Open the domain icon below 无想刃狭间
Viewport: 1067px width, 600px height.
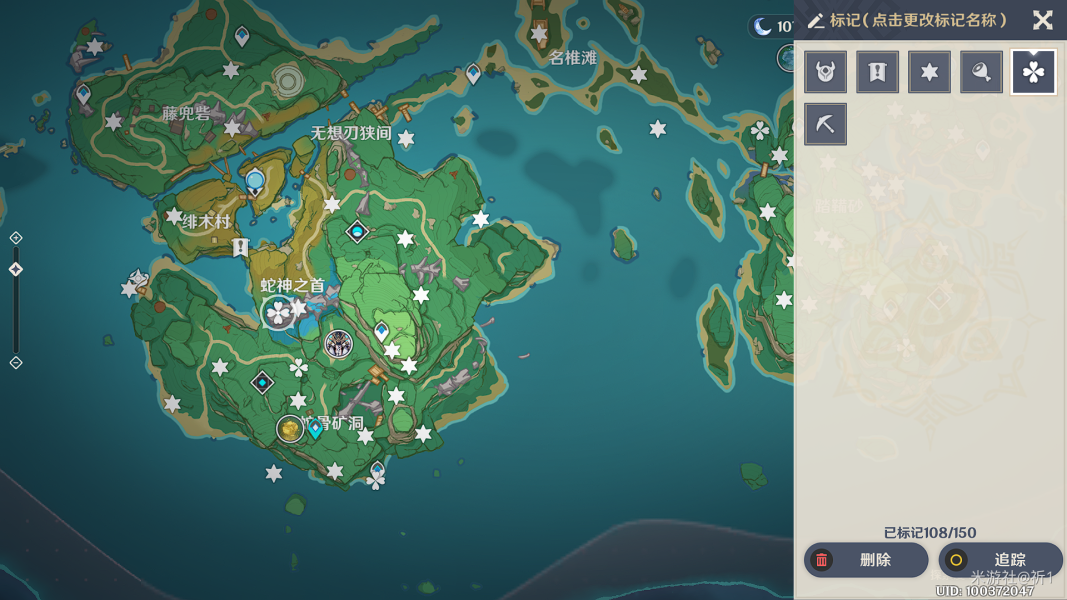pos(357,232)
